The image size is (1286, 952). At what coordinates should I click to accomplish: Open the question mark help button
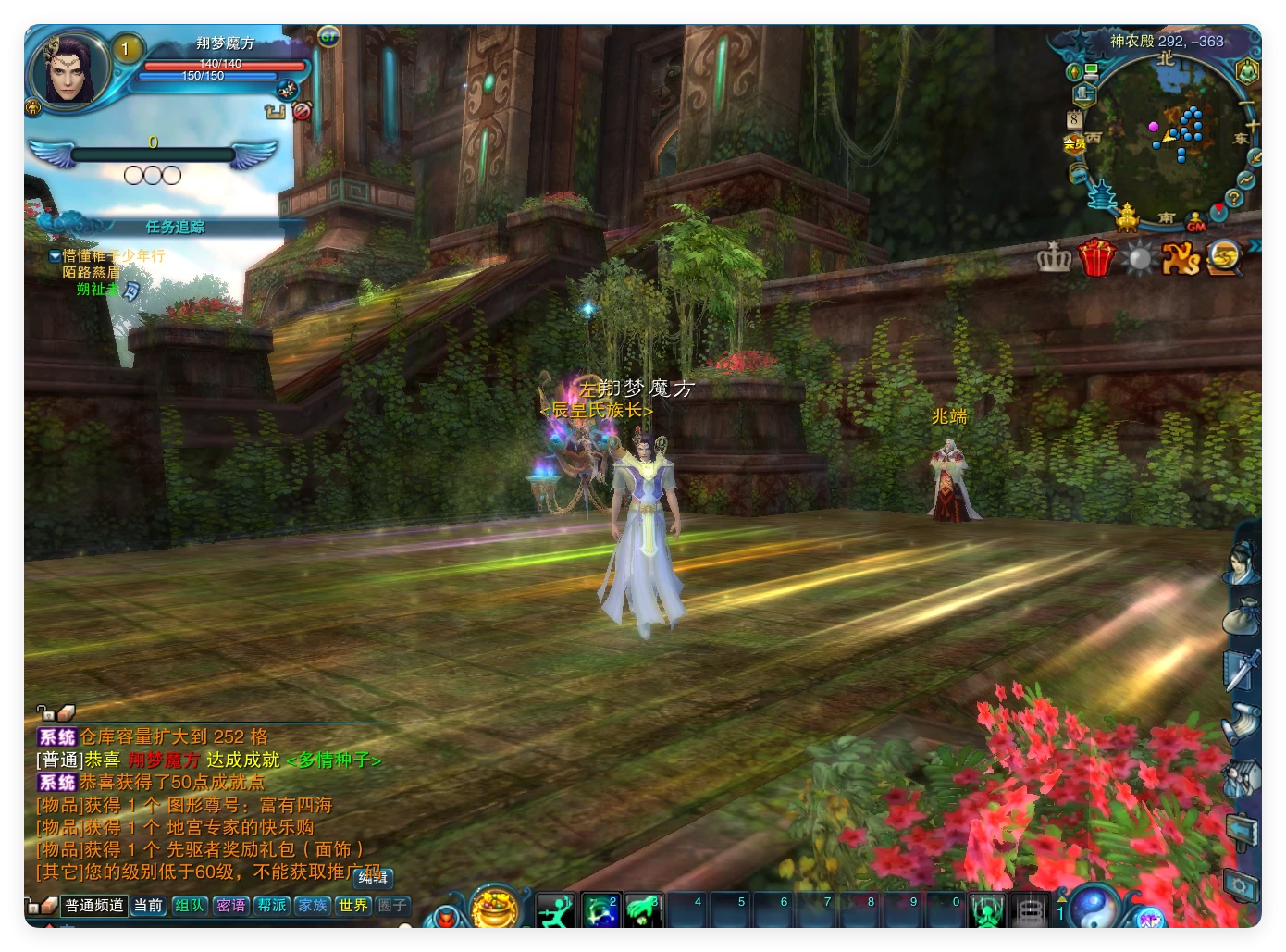(1233, 199)
